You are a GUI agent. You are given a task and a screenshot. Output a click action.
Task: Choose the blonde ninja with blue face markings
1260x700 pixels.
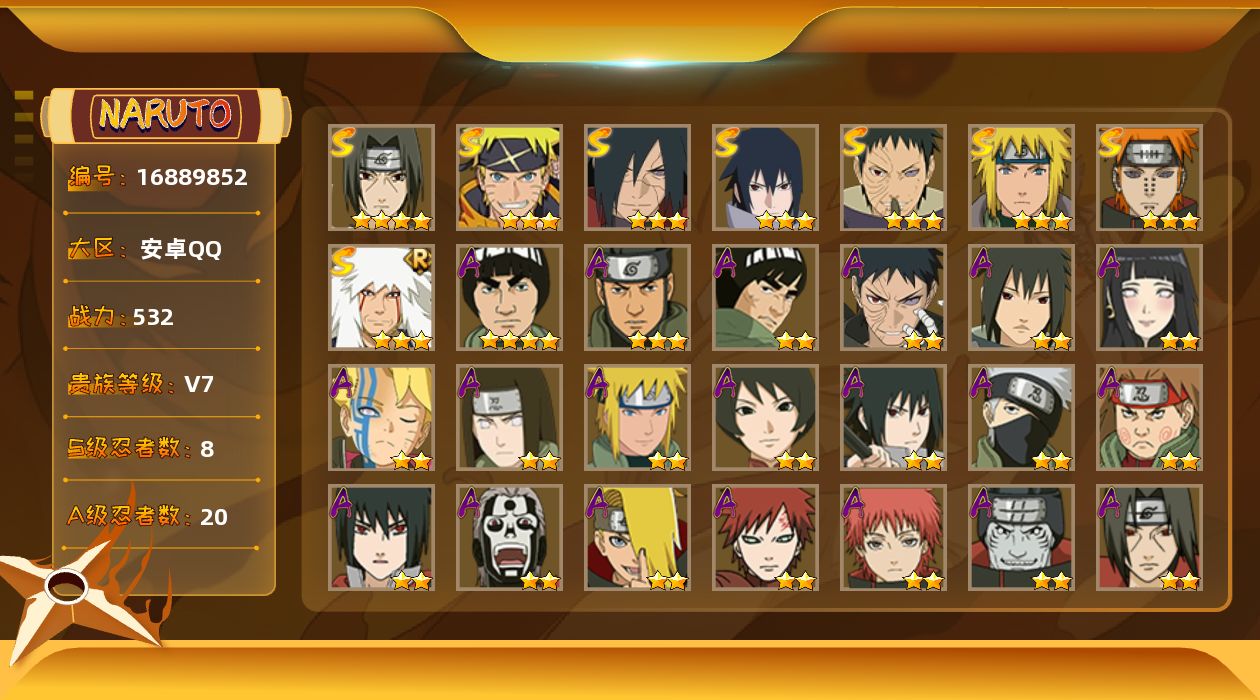tap(381, 418)
